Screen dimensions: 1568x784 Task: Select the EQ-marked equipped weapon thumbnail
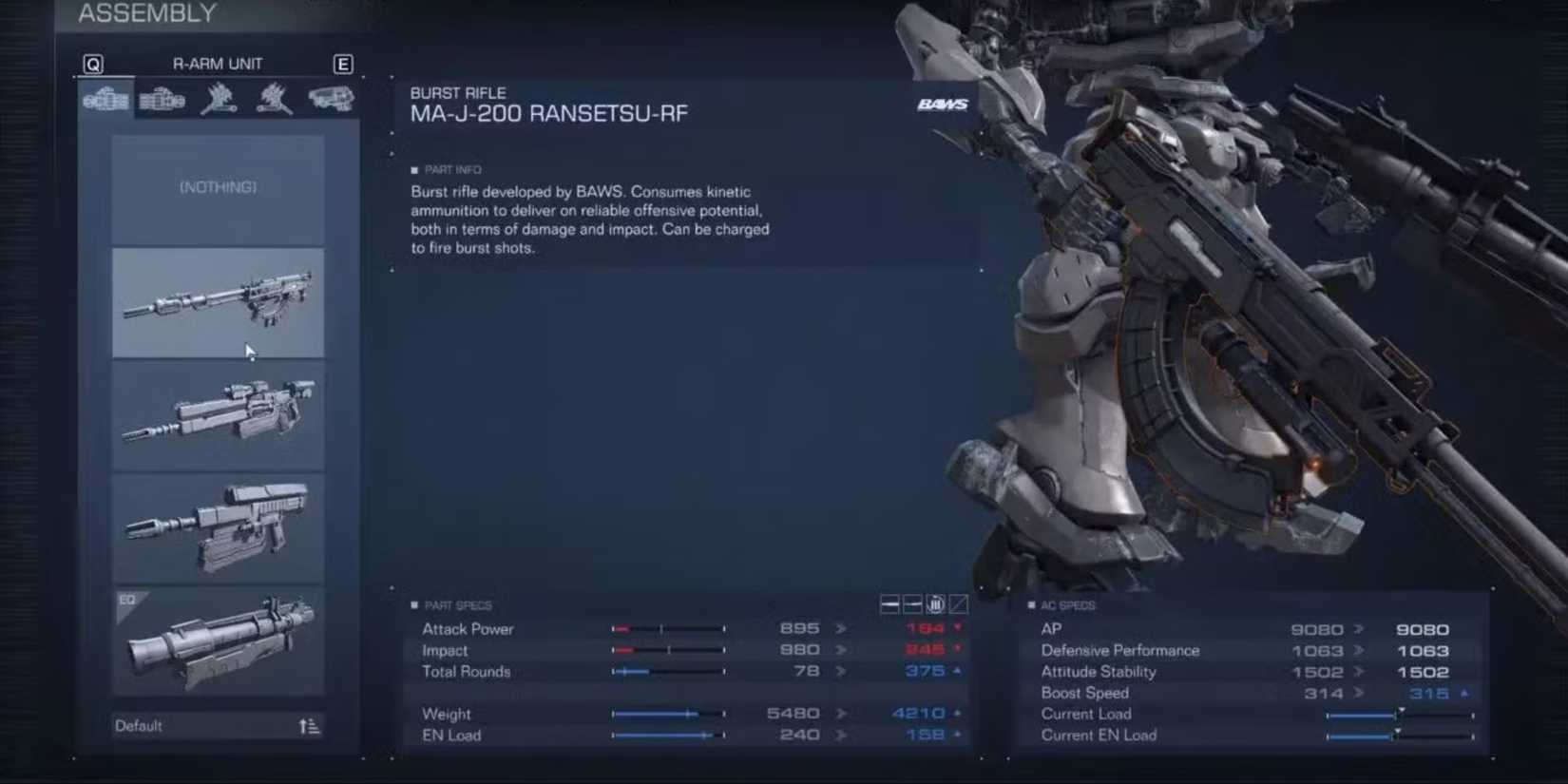[217, 641]
